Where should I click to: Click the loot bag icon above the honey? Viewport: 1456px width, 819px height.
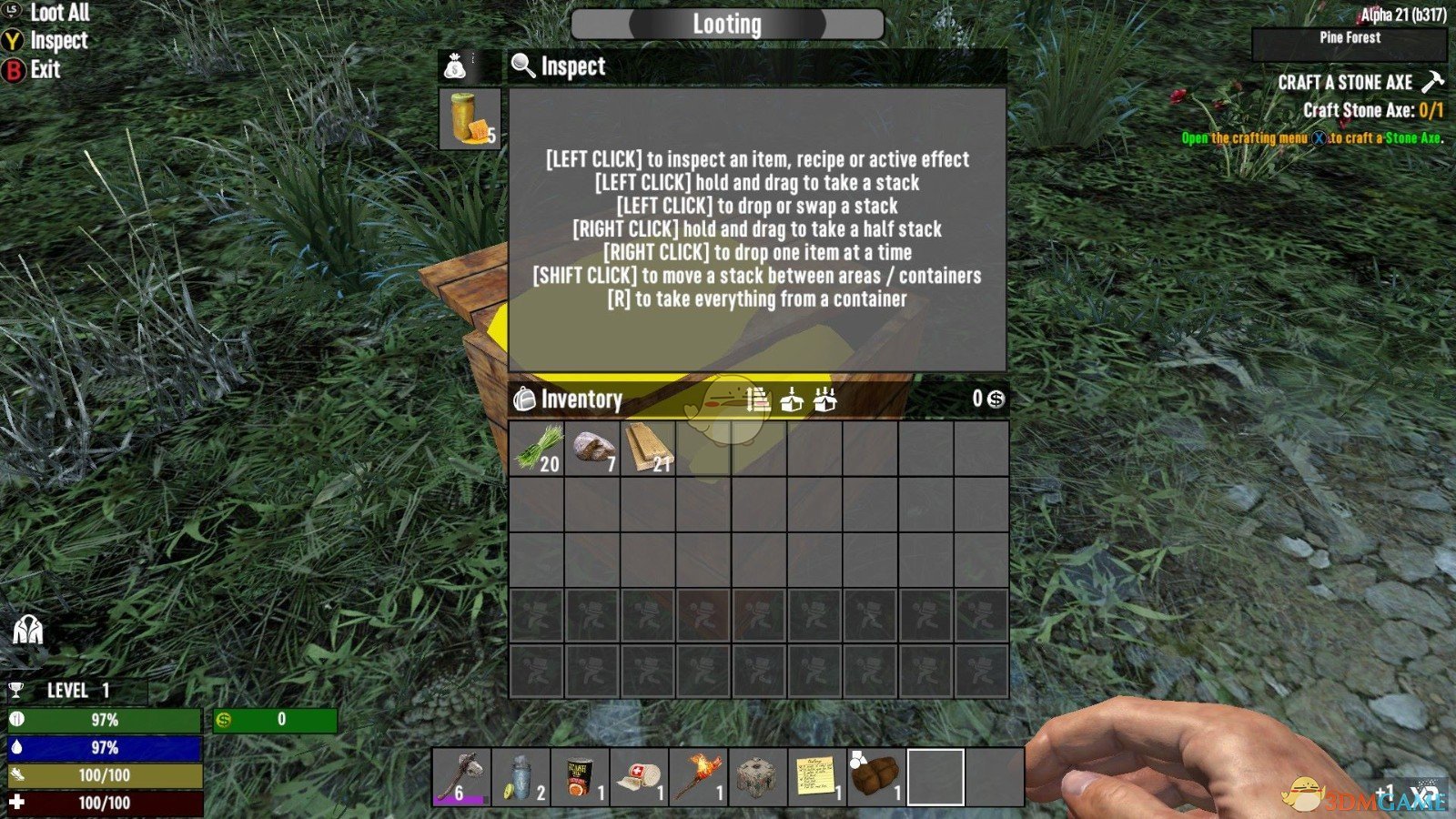point(455,66)
